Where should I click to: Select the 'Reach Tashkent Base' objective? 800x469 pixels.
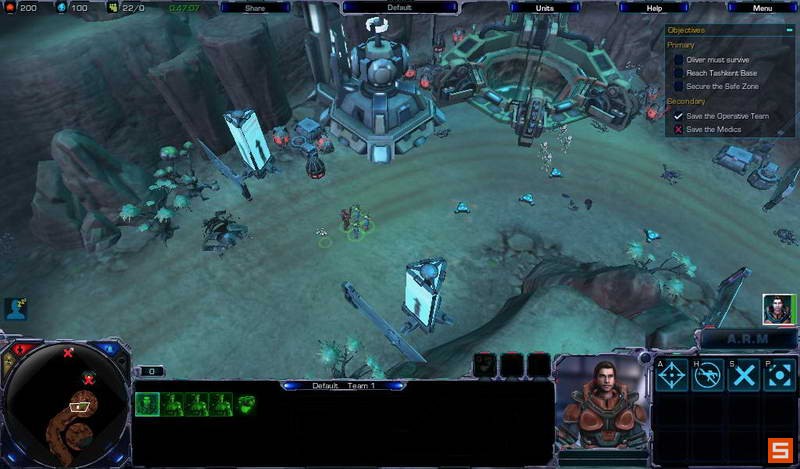coord(721,73)
